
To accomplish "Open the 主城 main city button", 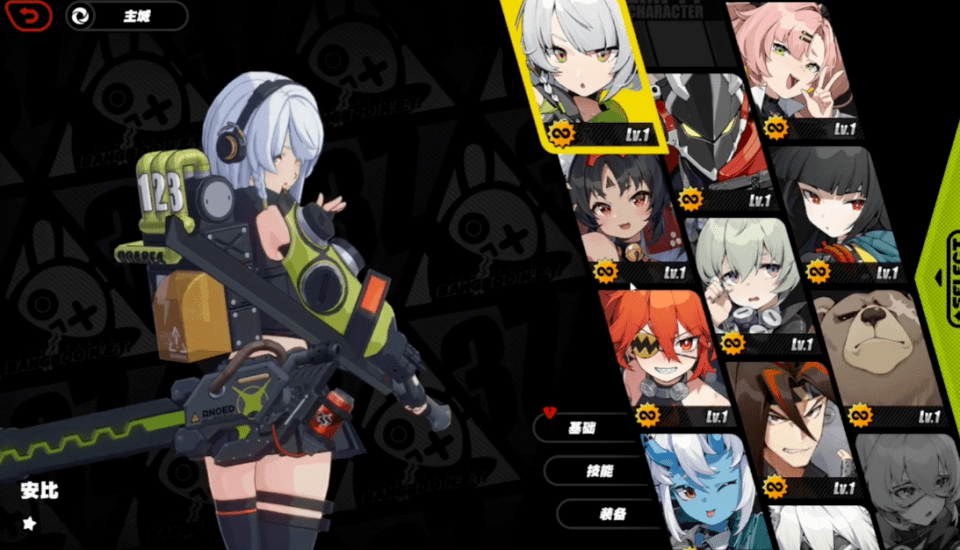I will (x=127, y=16).
